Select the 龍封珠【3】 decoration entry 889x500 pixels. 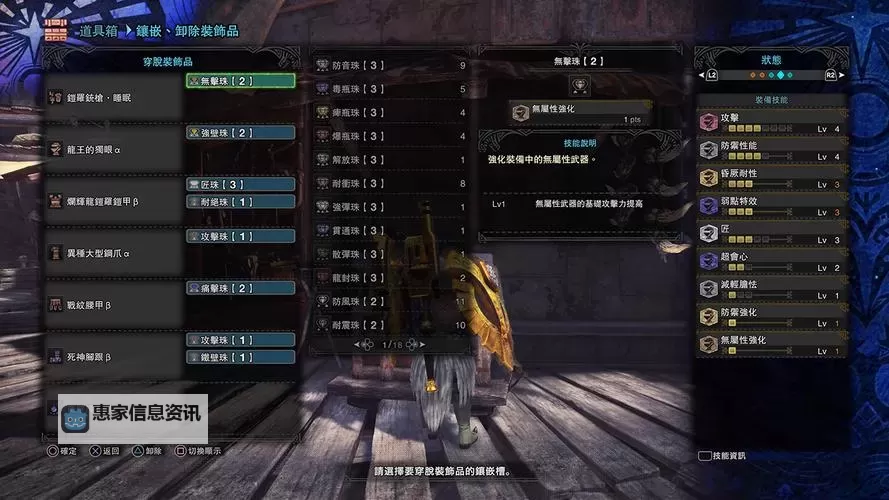coord(392,278)
